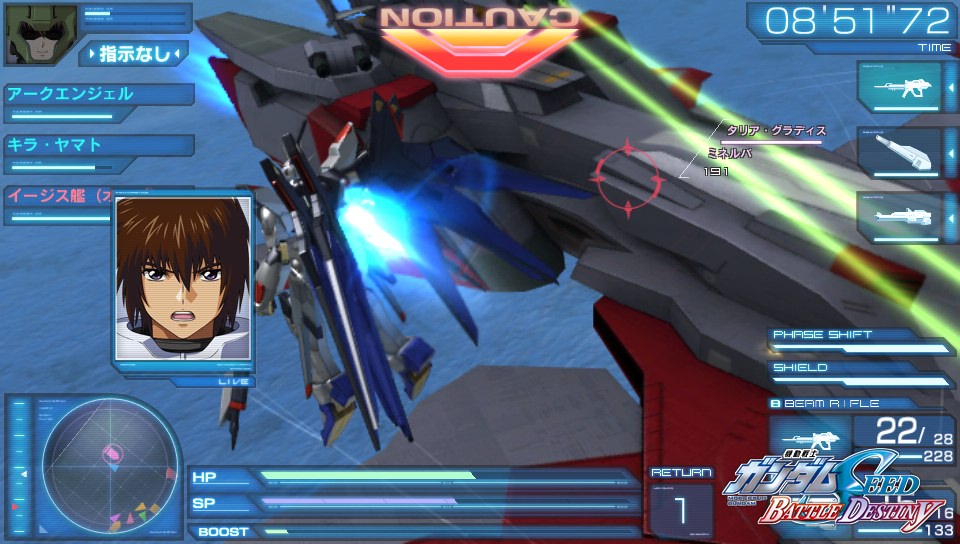Select the top rifle weapon slot
Viewport: 960px width, 544px height.
[x=899, y=87]
